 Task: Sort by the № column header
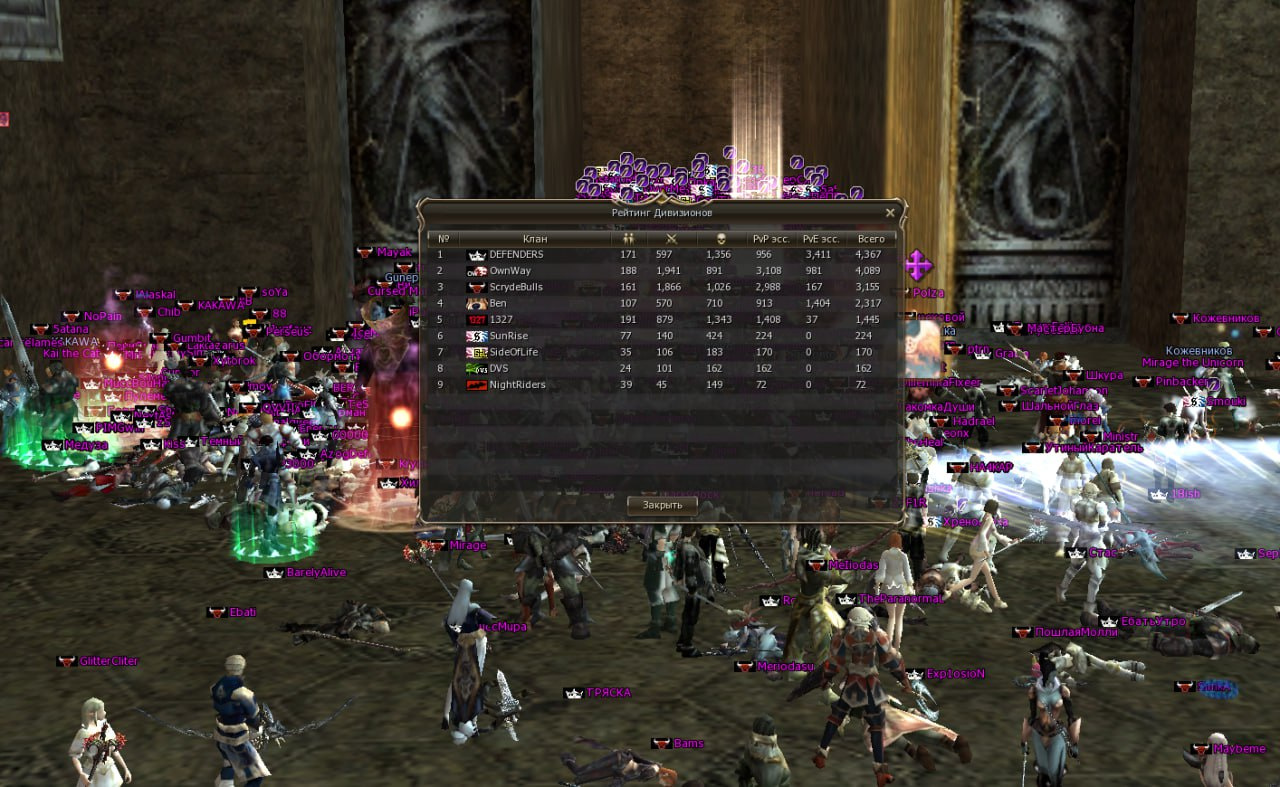(443, 239)
